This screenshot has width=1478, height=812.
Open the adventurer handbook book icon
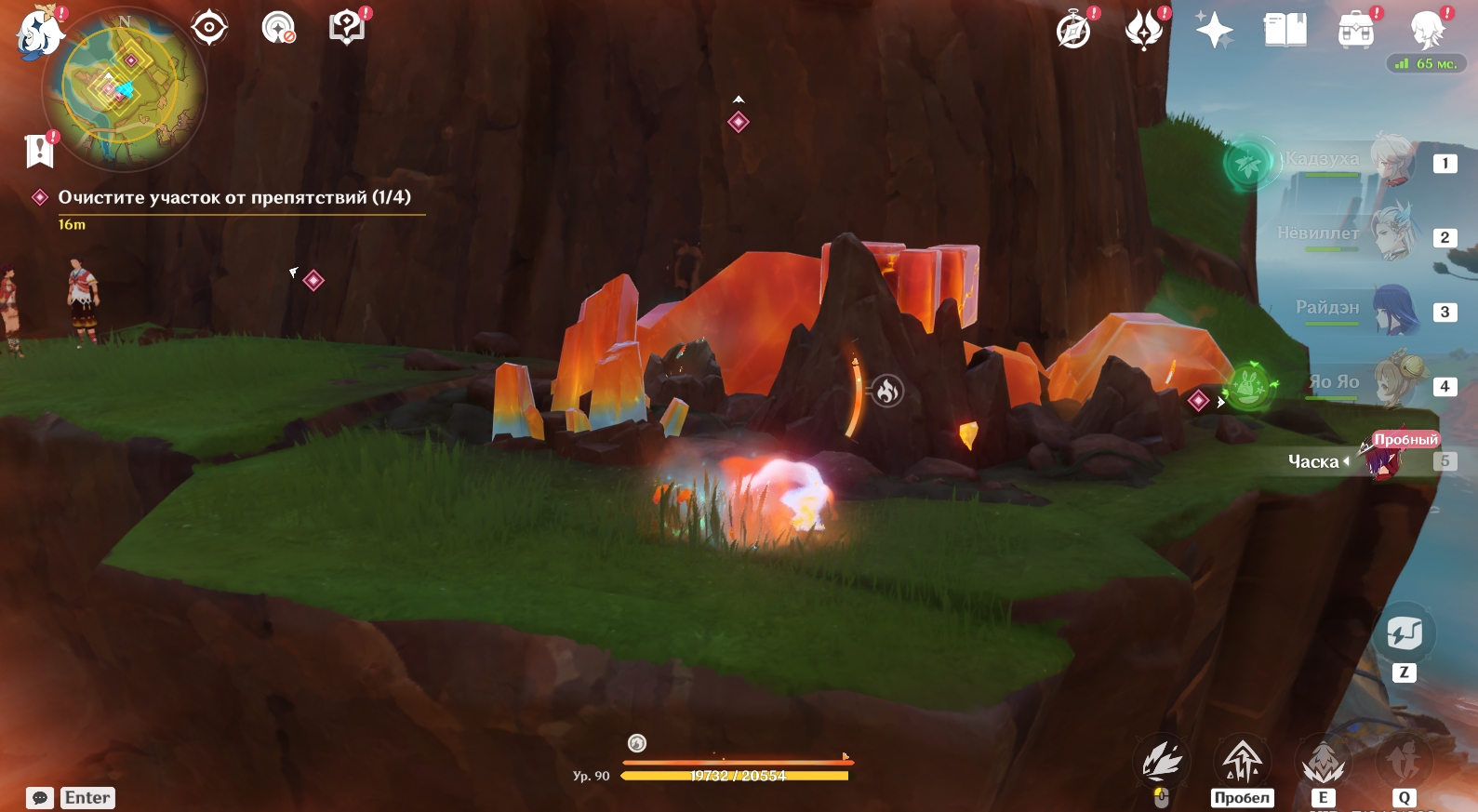tap(1285, 31)
